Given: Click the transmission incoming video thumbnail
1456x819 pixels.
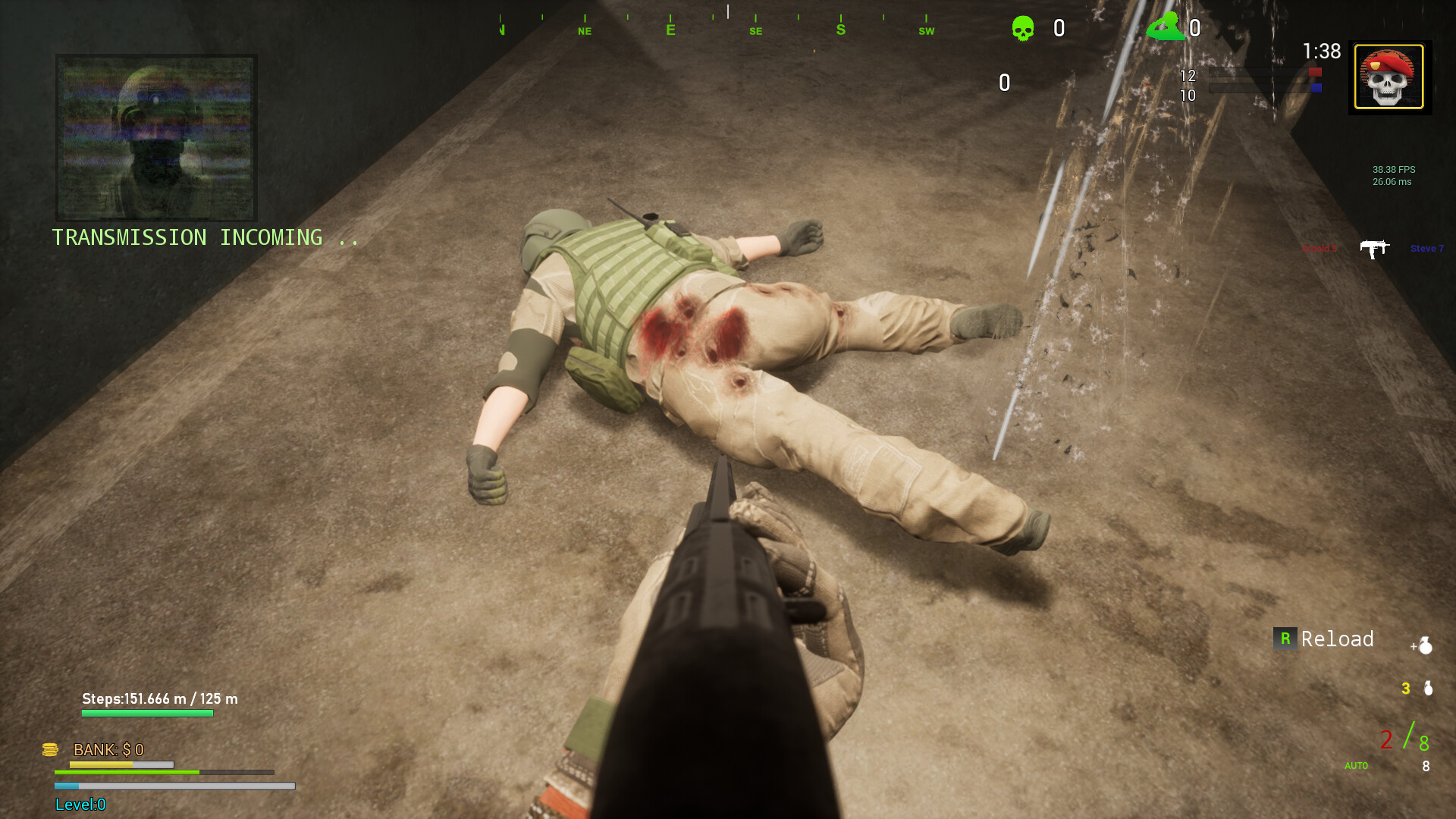Looking at the screenshot, I should tap(156, 137).
